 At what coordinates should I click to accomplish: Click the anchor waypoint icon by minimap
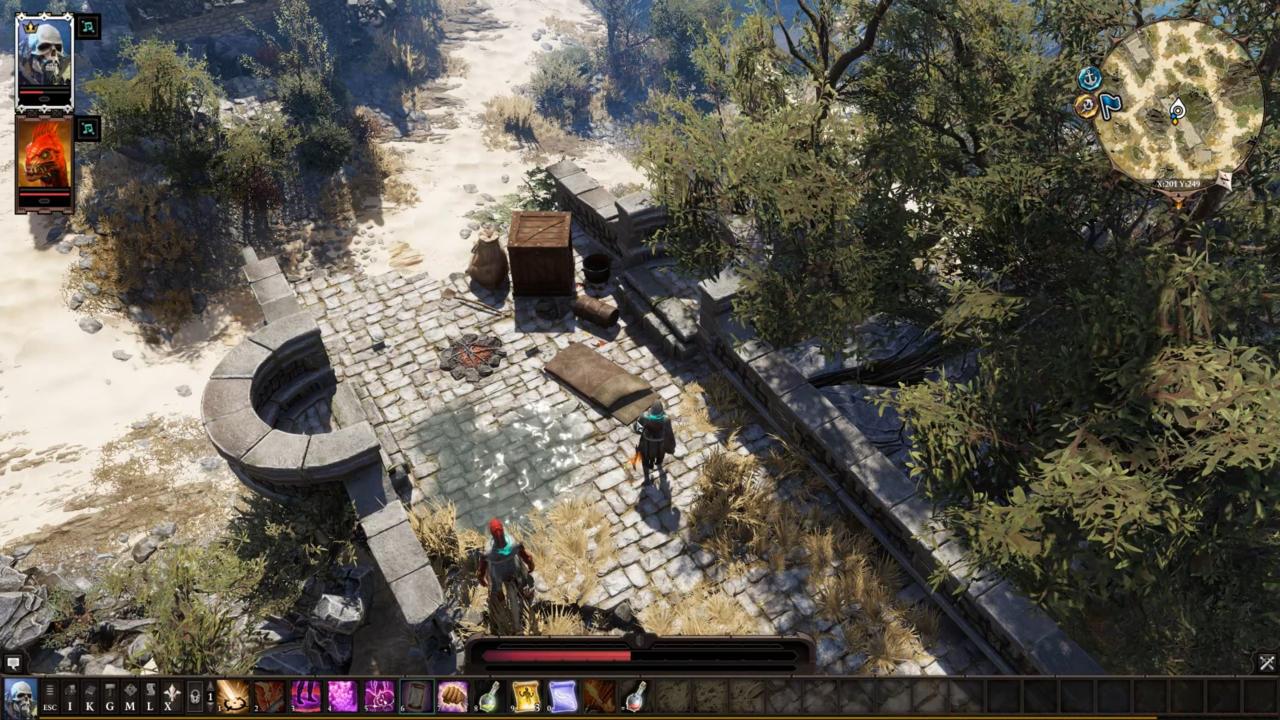coord(1089,78)
